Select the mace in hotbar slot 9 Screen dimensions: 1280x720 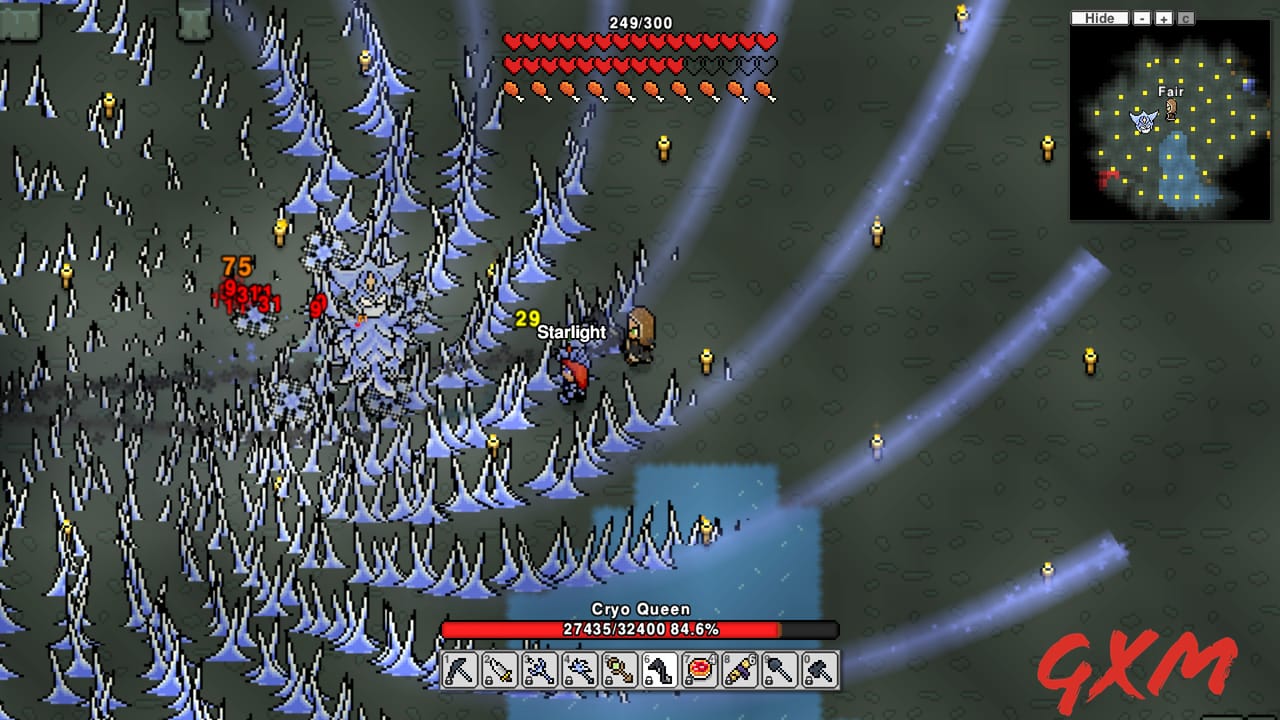pos(779,670)
